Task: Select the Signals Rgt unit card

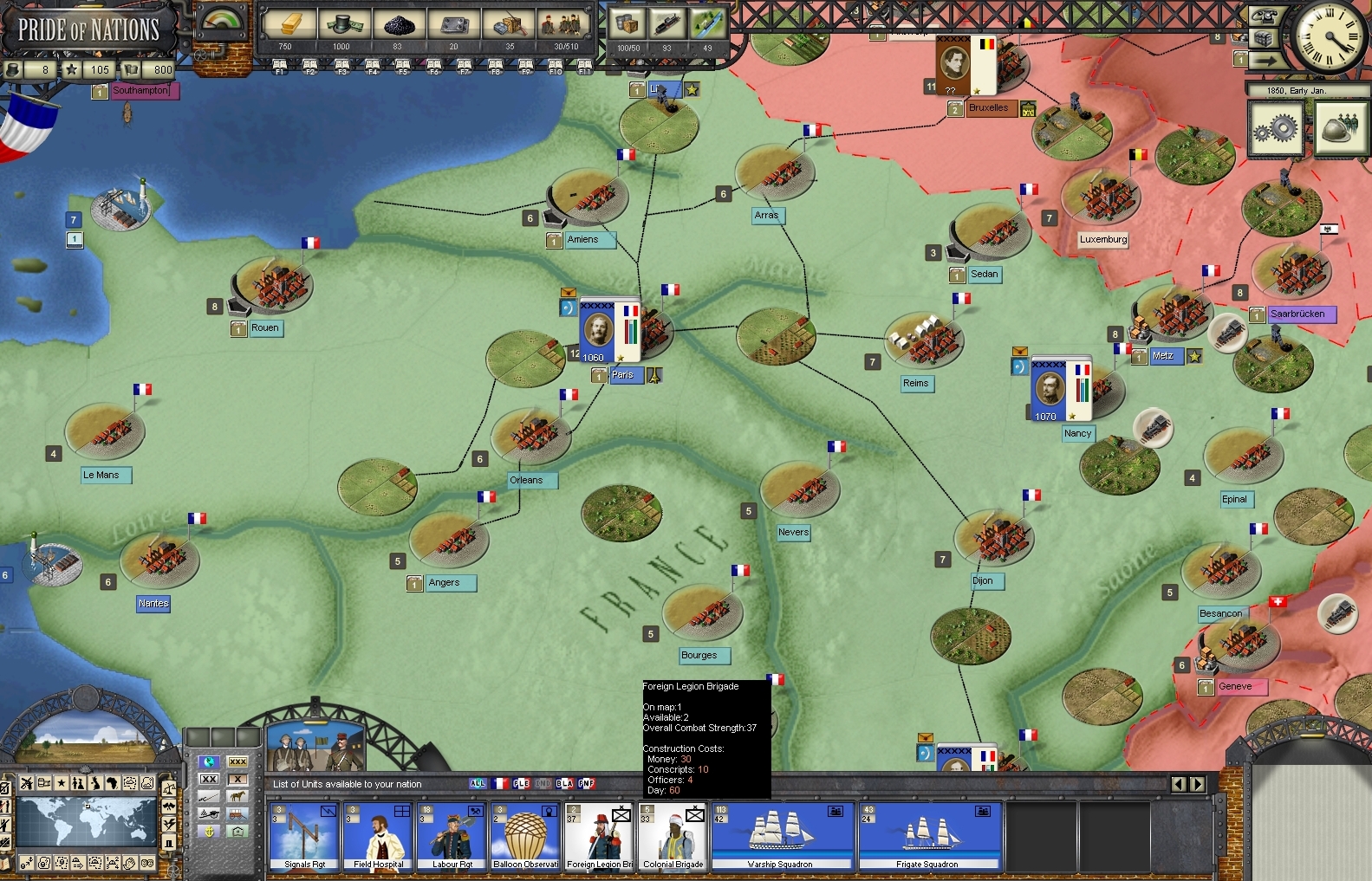Action: pyautogui.click(x=304, y=836)
